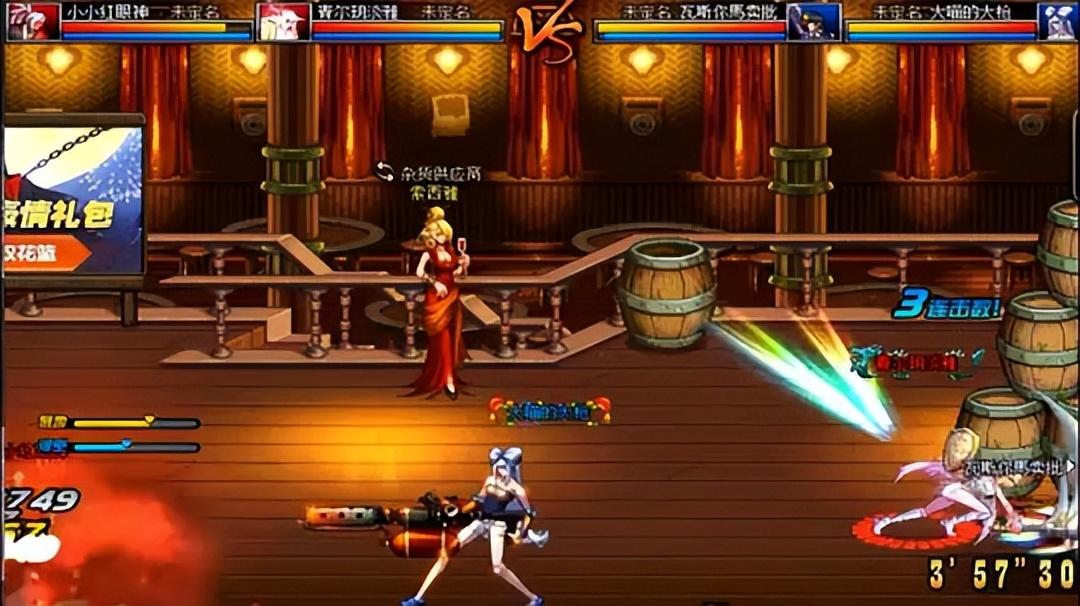Select the dark blue-haired fighter portrait

(813, 21)
